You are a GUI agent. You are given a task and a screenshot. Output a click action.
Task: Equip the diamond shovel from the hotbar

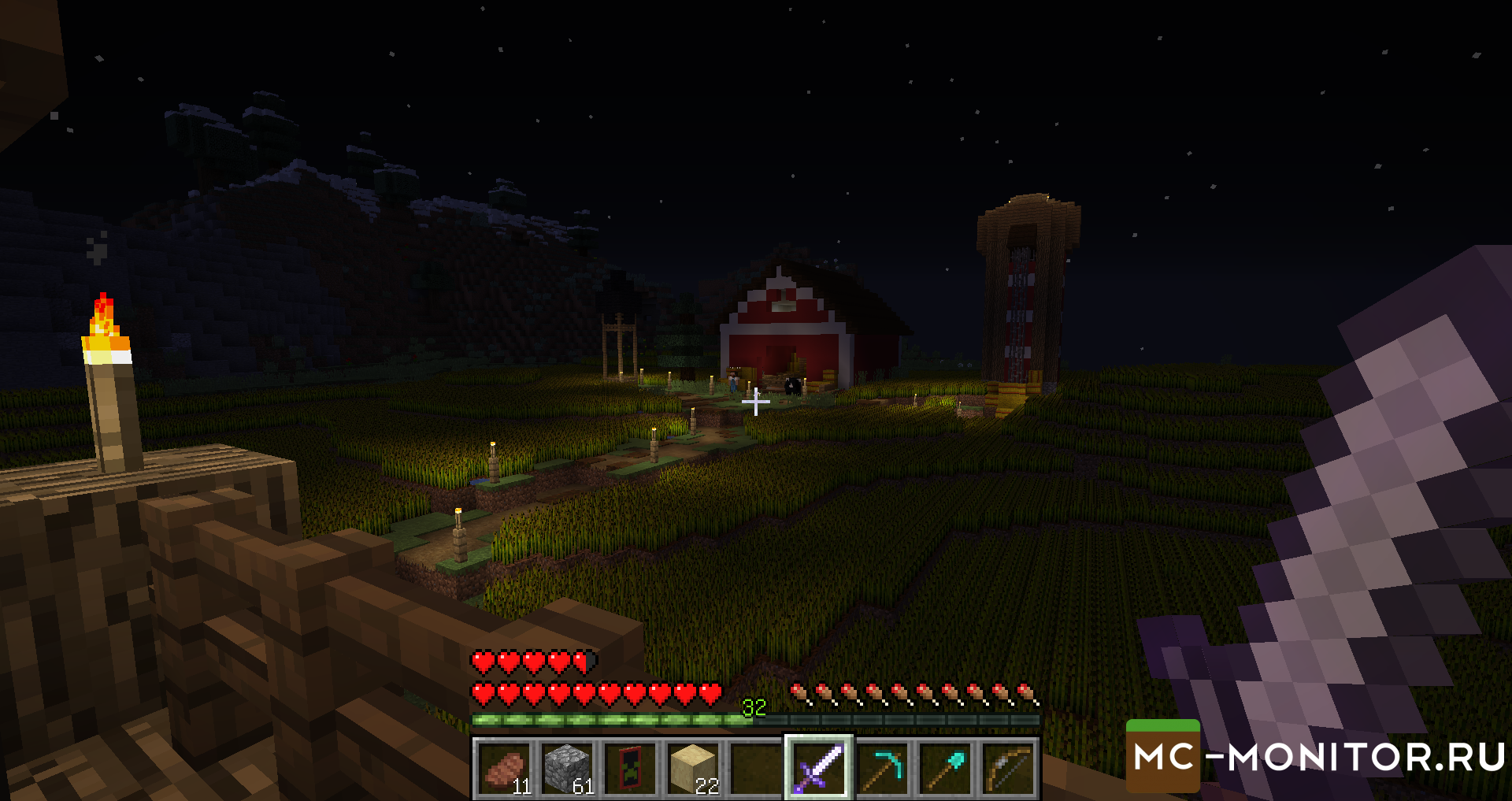coord(946,768)
